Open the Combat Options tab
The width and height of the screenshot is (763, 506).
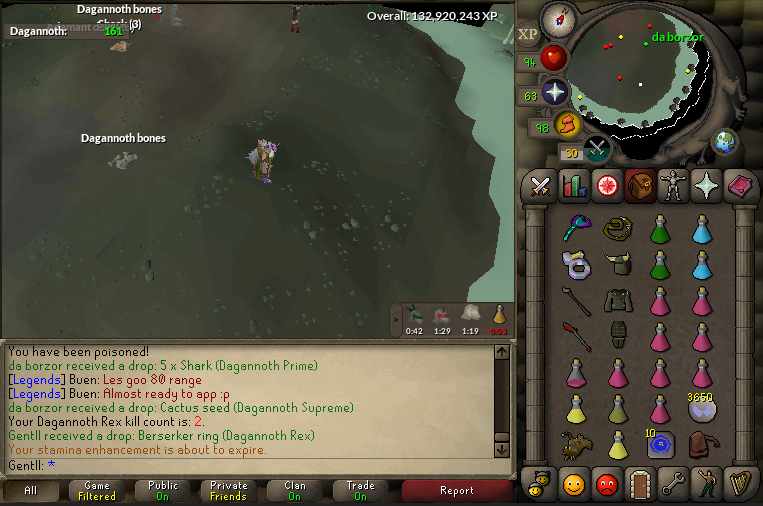click(x=541, y=186)
